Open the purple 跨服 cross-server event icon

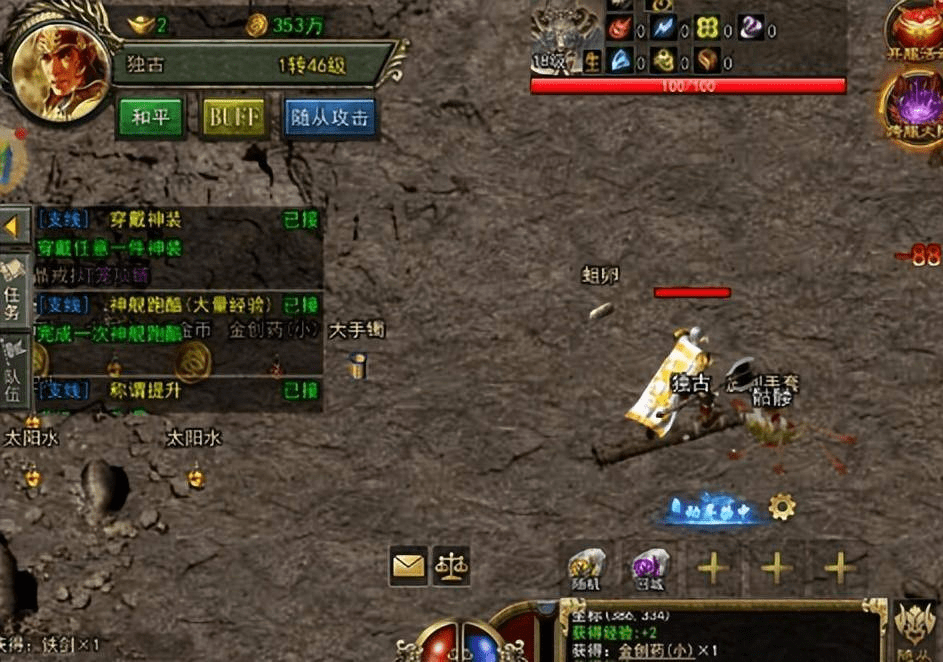coord(912,107)
